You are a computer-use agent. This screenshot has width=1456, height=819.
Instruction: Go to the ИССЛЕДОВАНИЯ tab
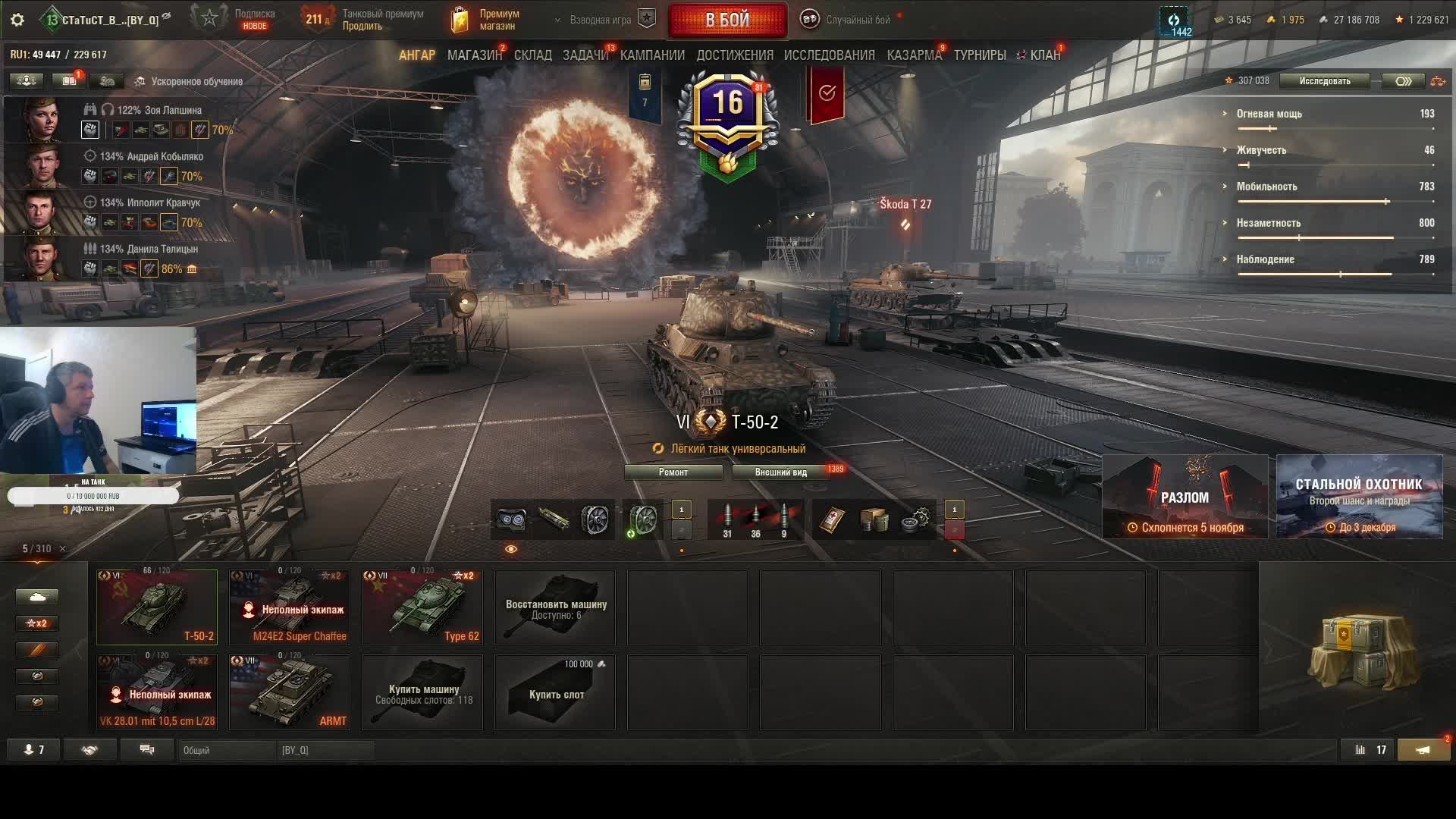[x=829, y=55]
